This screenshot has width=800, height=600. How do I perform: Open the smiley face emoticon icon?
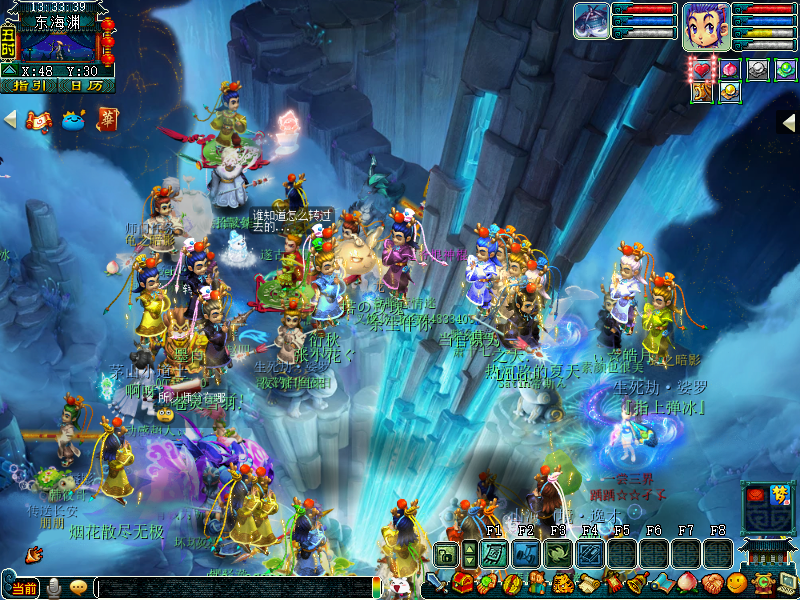pos(736,581)
